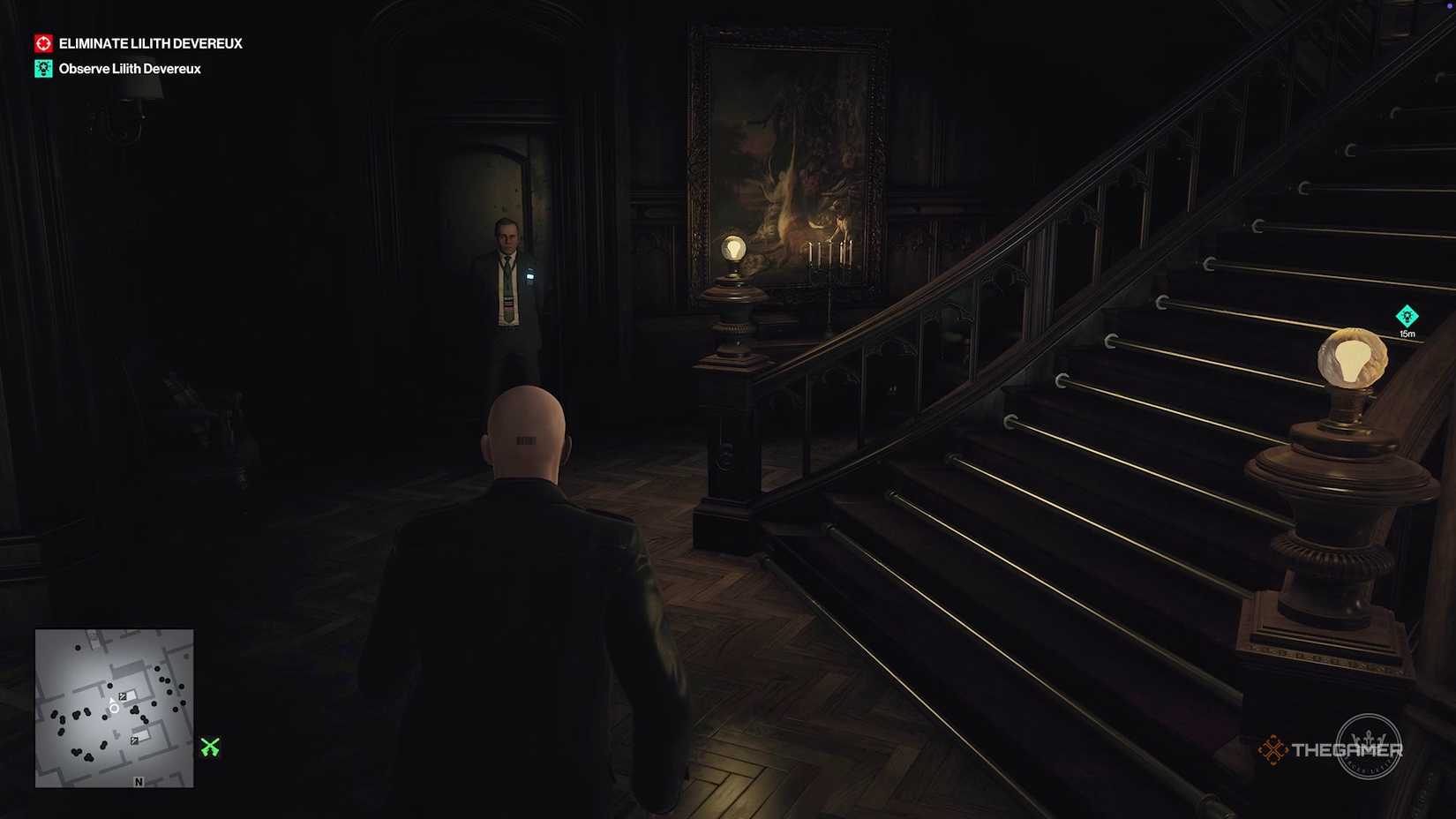Click the 15m distance label under the waypoint
The image size is (1456, 819).
tap(1408, 334)
